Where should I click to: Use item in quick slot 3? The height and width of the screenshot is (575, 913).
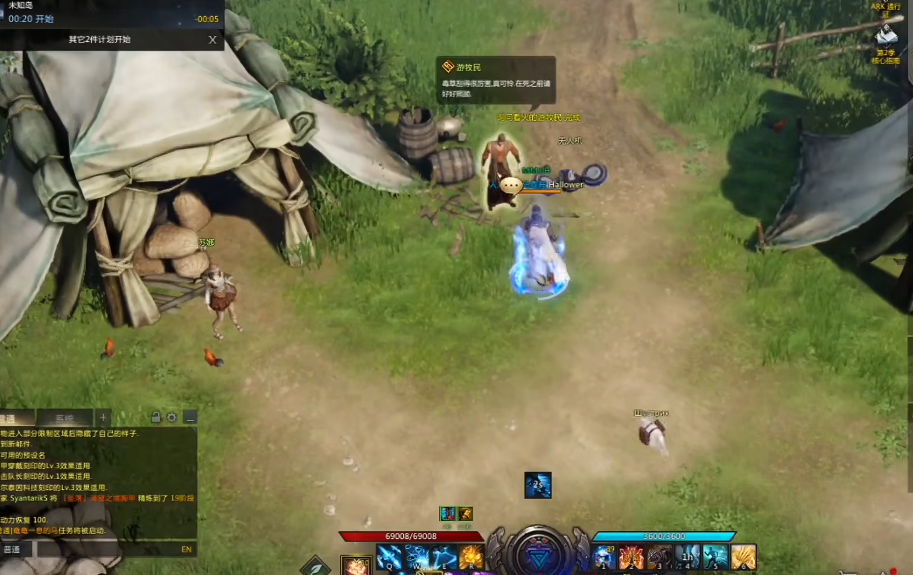[659, 557]
